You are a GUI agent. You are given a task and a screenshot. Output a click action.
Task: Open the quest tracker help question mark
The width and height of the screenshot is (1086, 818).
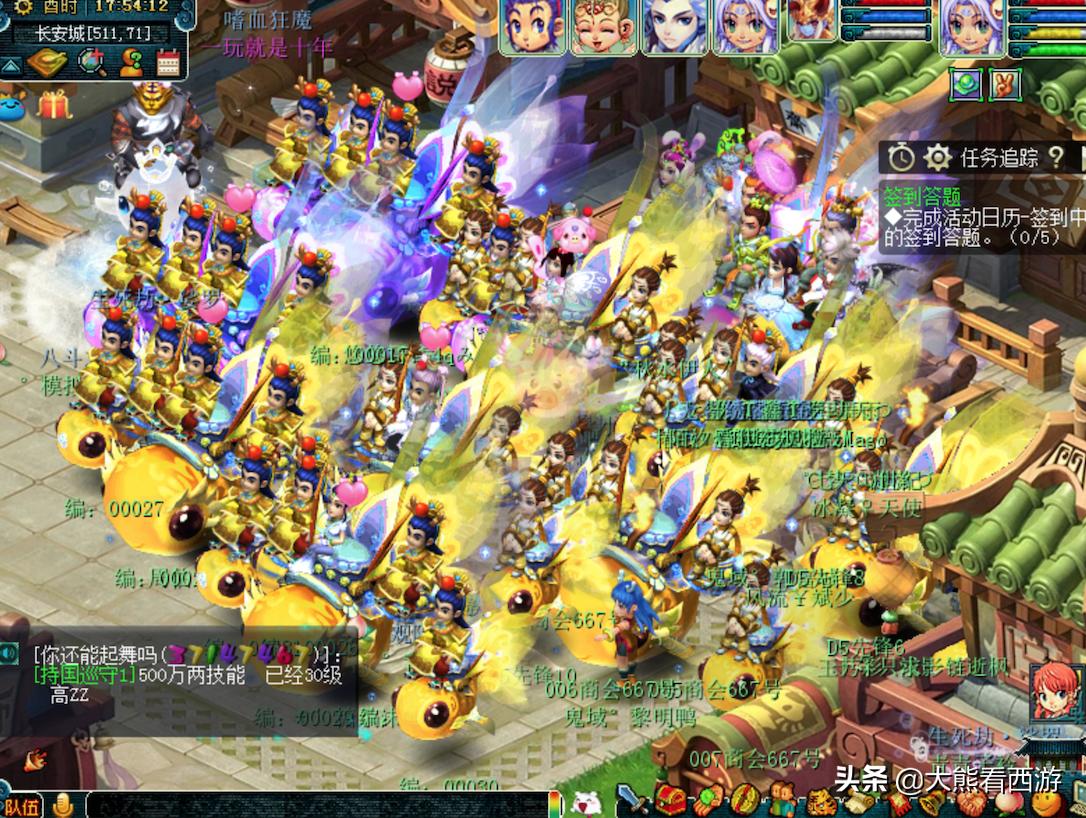[1056, 157]
